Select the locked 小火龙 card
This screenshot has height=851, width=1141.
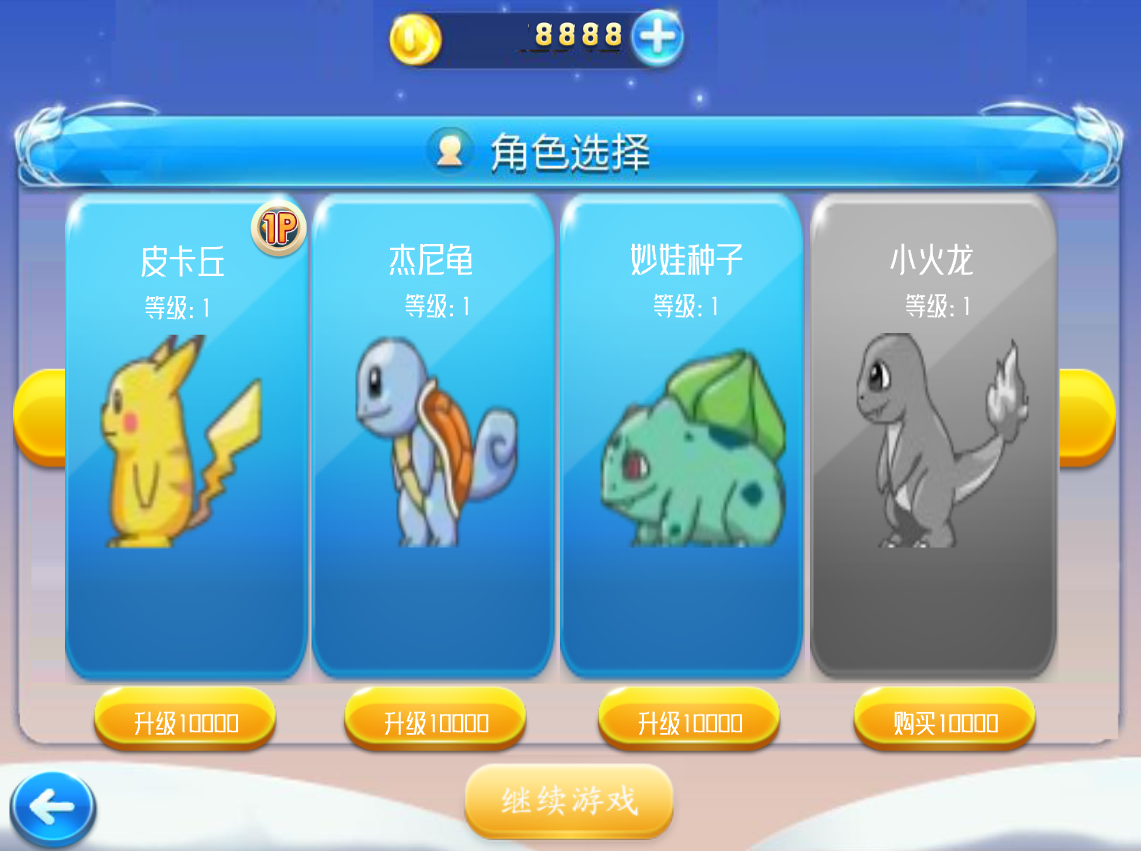(x=932, y=435)
